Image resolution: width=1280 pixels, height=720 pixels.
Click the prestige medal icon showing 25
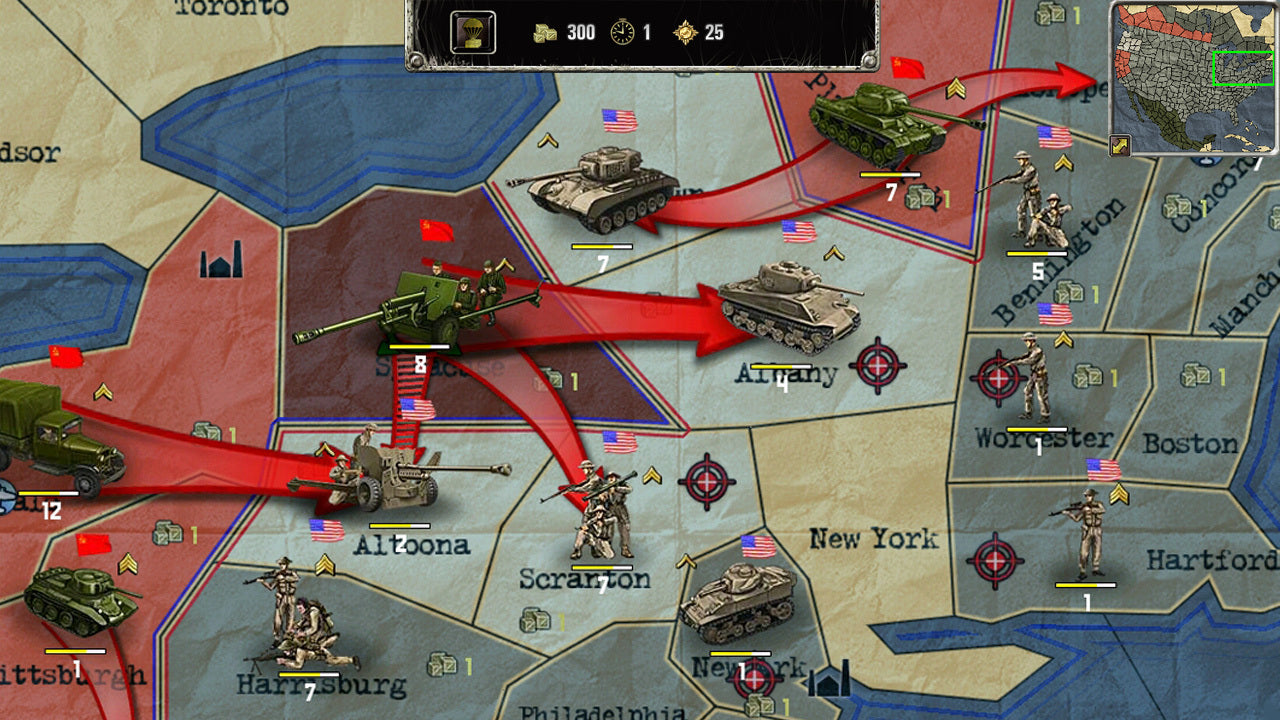pos(688,31)
